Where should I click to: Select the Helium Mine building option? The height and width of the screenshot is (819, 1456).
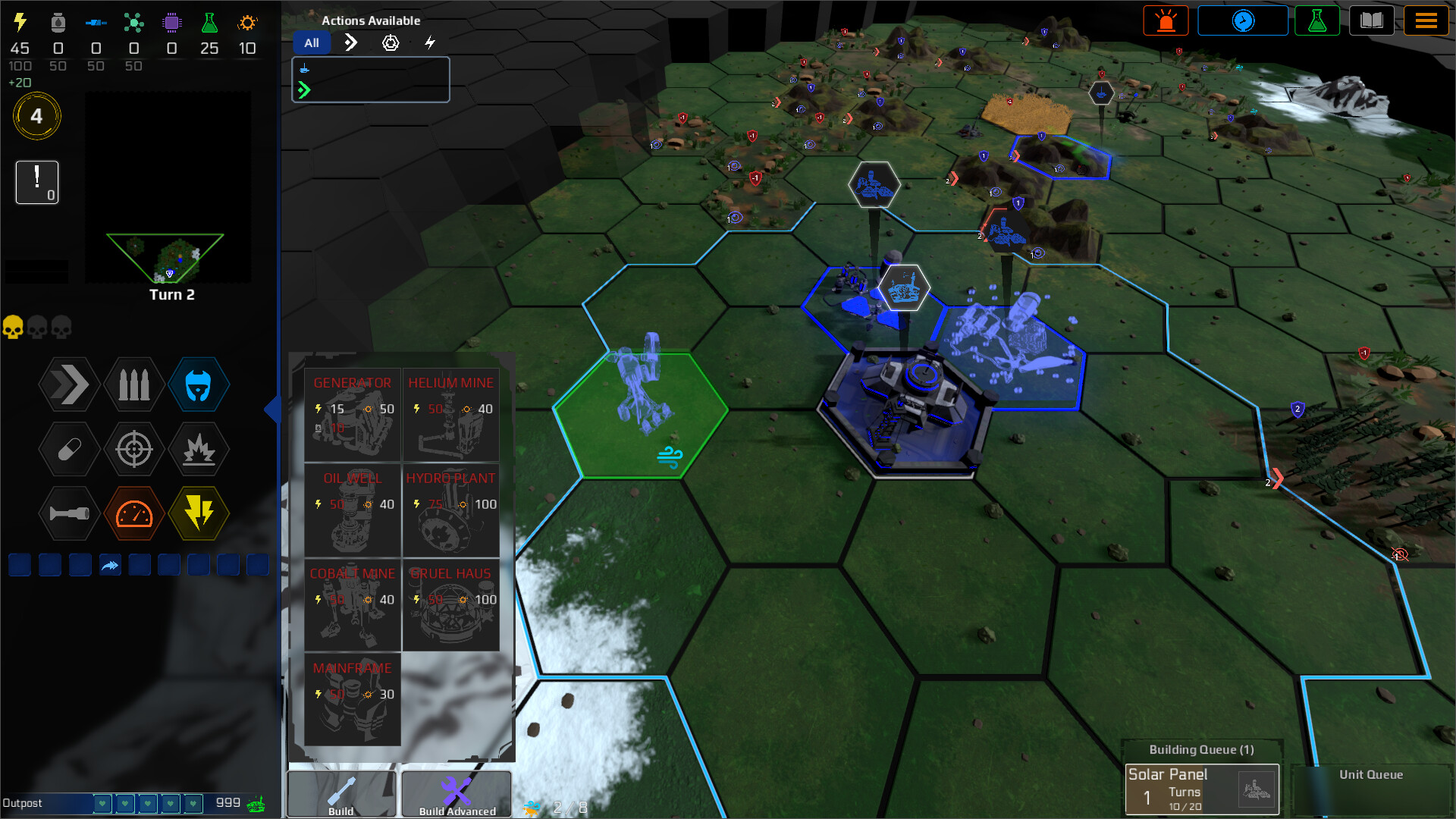450,413
